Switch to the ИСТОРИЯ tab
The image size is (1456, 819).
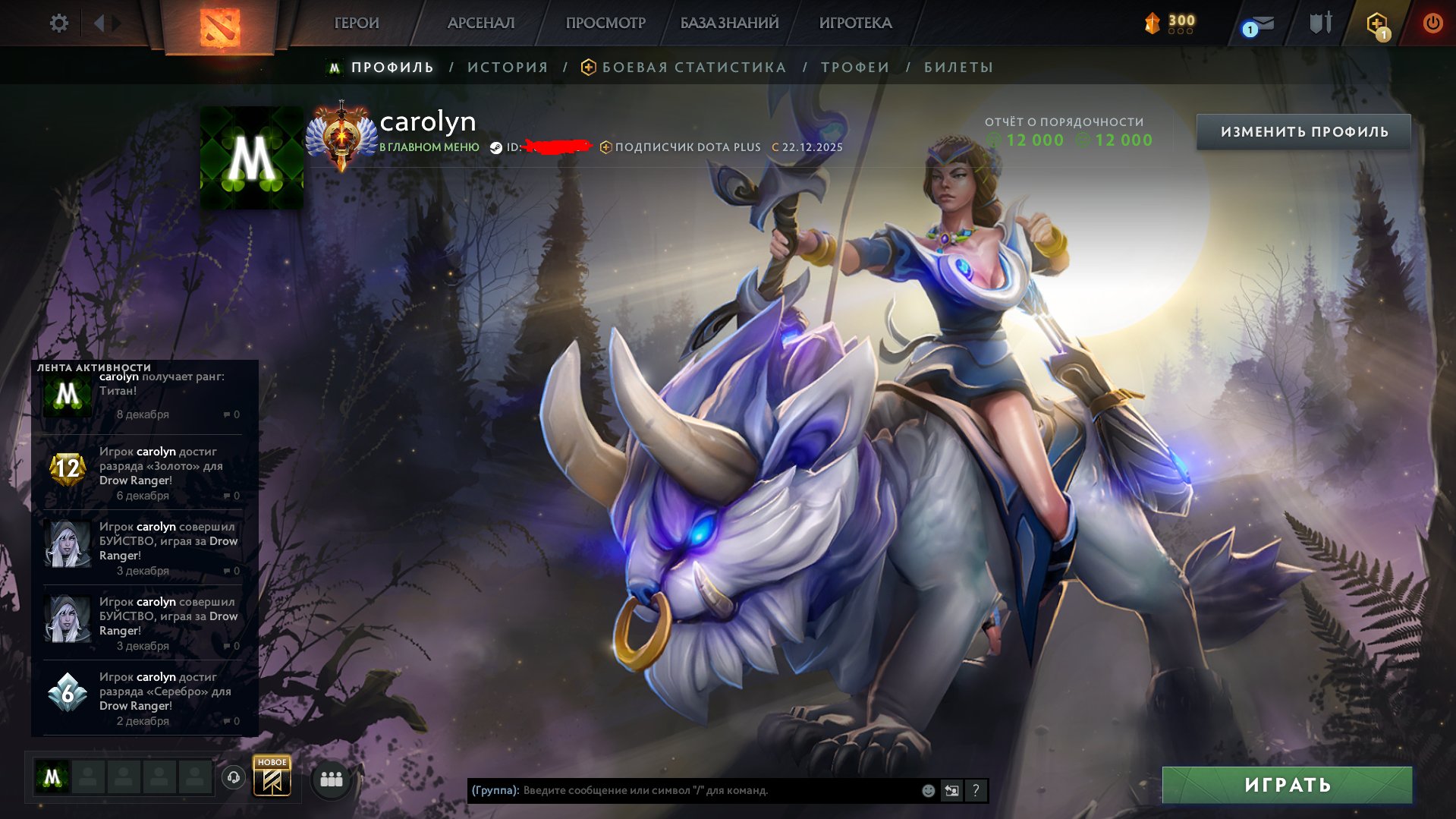(508, 67)
